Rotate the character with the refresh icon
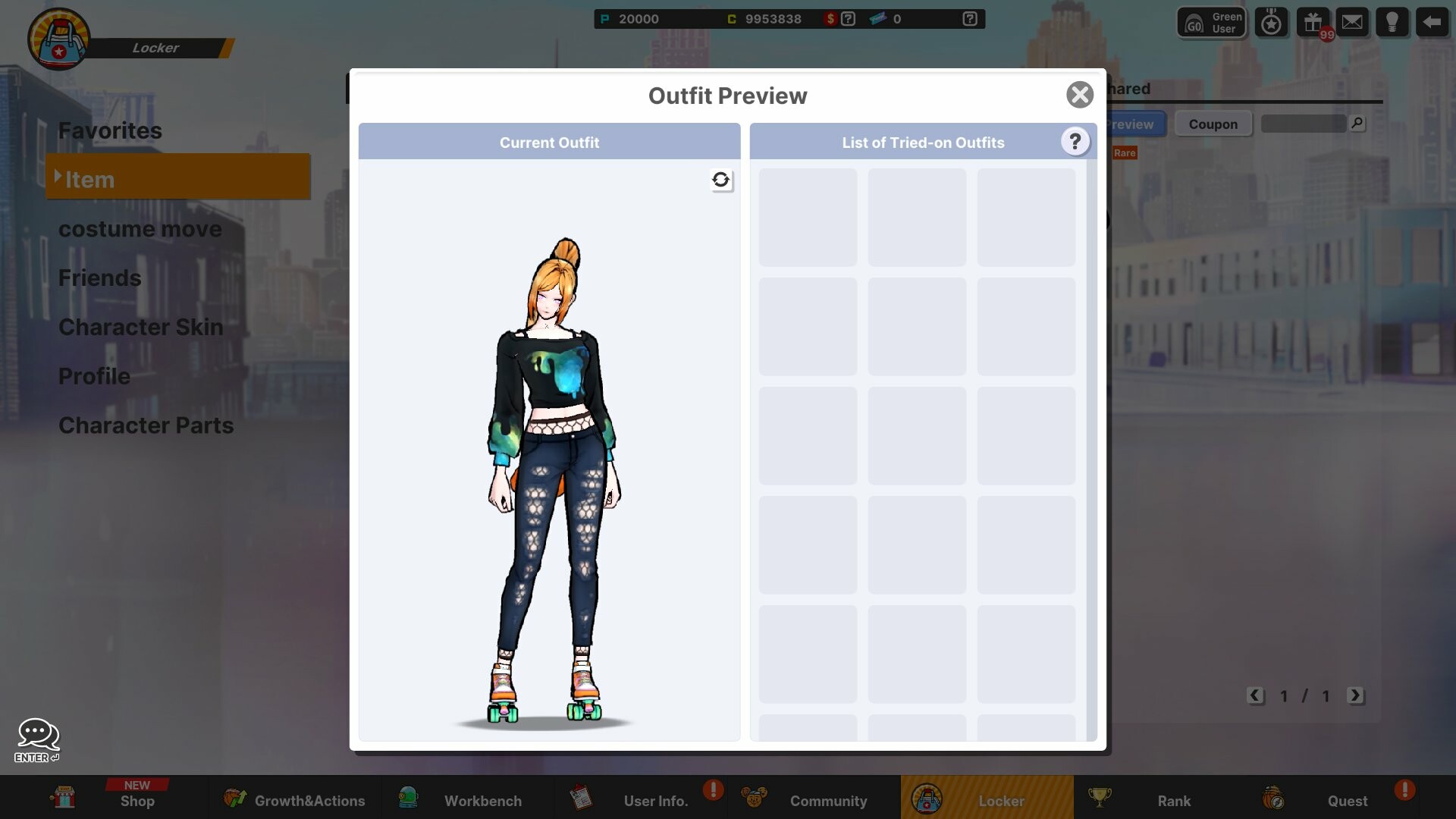The height and width of the screenshot is (819, 1456). click(x=721, y=180)
